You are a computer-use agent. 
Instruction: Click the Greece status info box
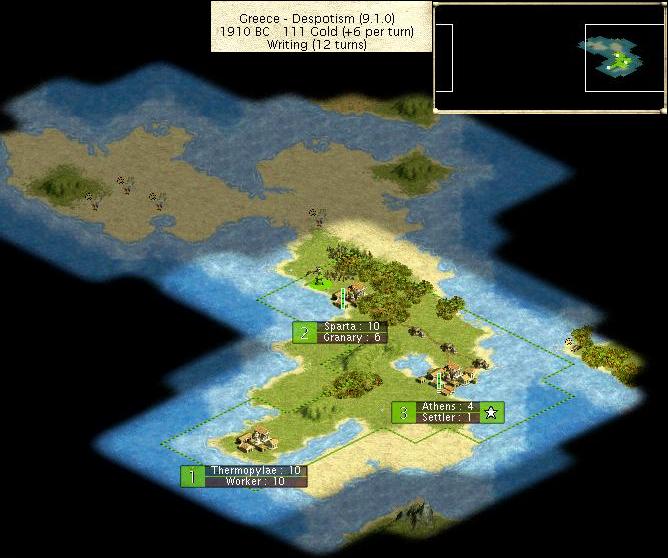[321, 26]
